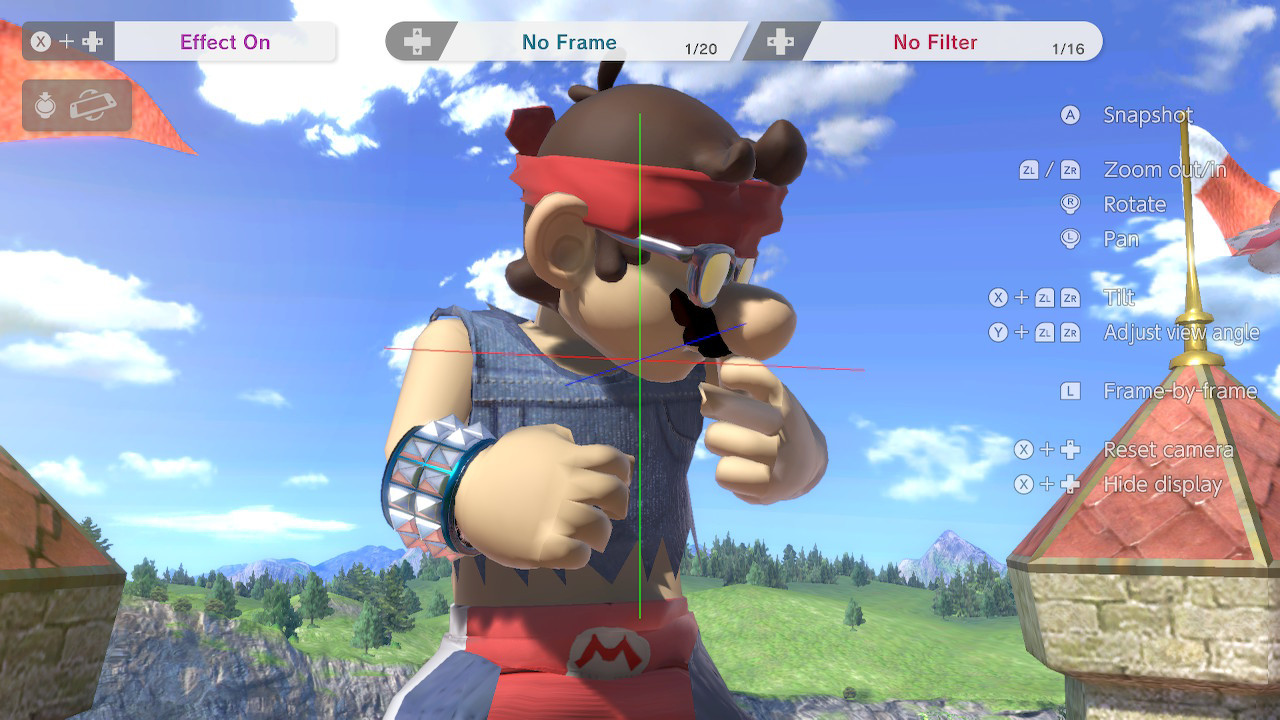Open the No Frame selector
Image resolution: width=1280 pixels, height=720 pixels.
[x=572, y=41]
